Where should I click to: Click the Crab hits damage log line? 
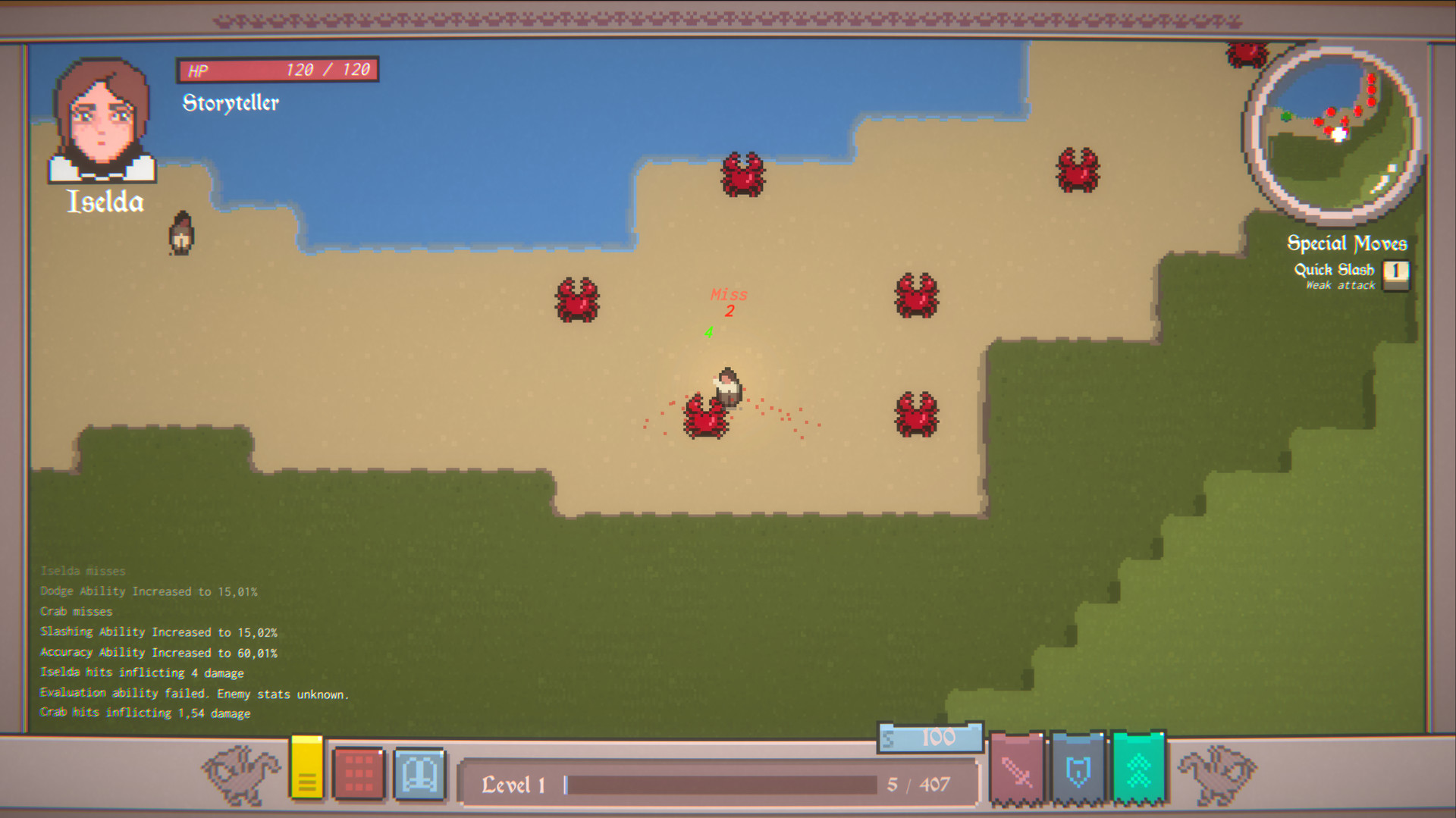pos(144,713)
